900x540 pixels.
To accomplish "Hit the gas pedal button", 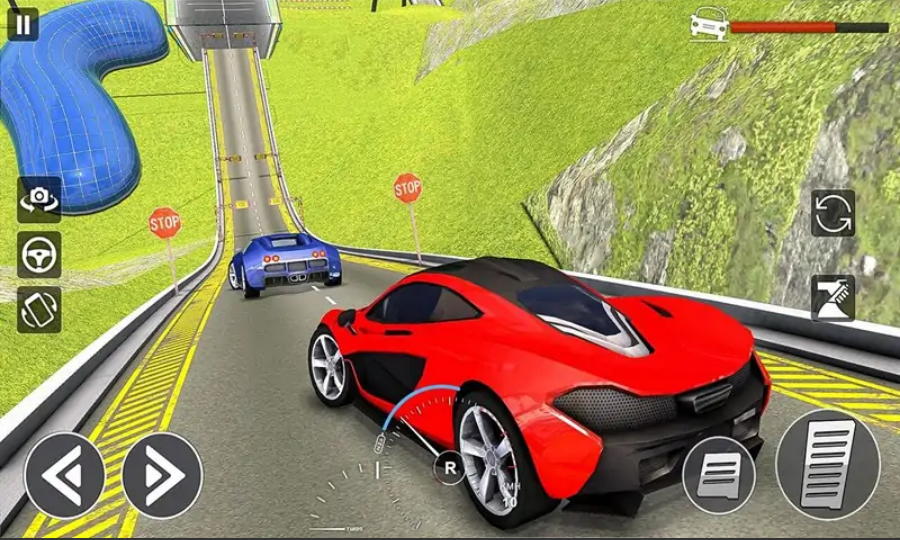I will coord(827,463).
